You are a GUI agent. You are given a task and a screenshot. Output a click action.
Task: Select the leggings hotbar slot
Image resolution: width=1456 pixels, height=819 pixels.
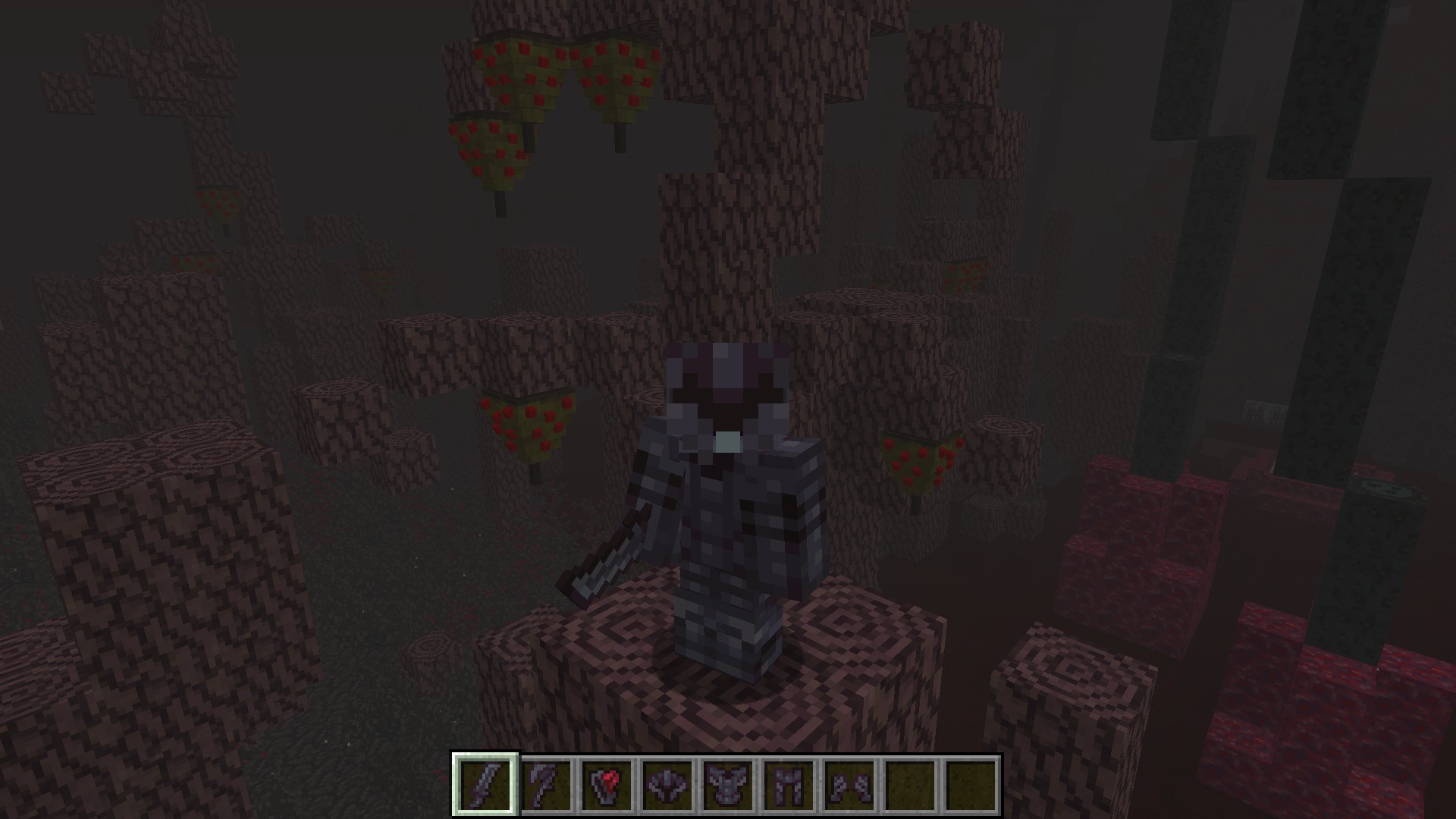(789, 784)
